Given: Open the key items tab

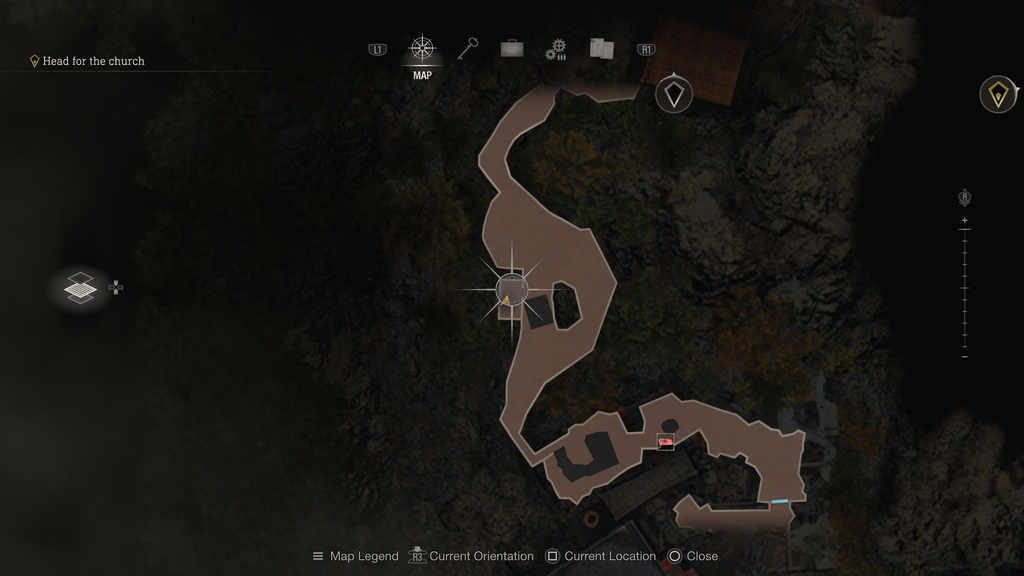Looking at the screenshot, I should coord(468,49).
